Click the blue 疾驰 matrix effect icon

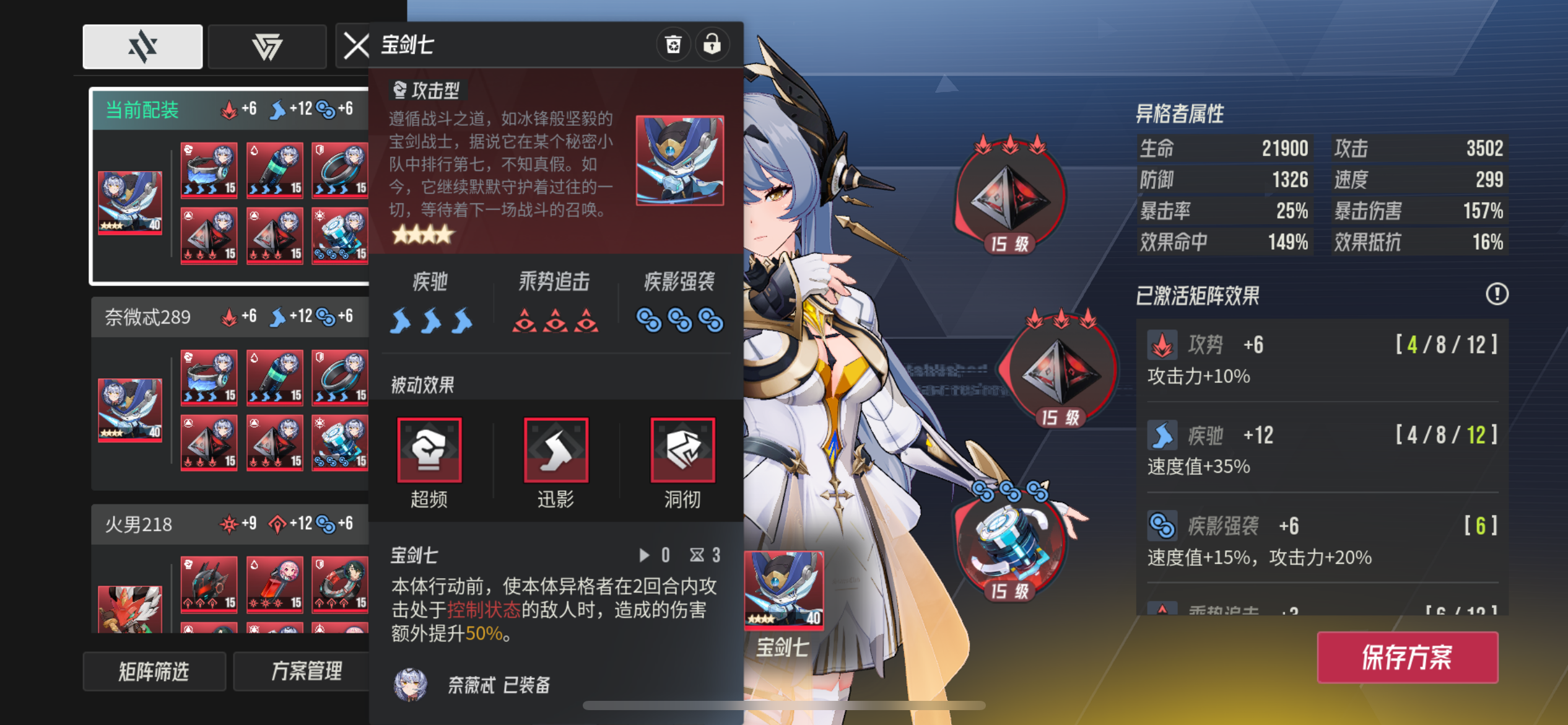coord(1163,435)
